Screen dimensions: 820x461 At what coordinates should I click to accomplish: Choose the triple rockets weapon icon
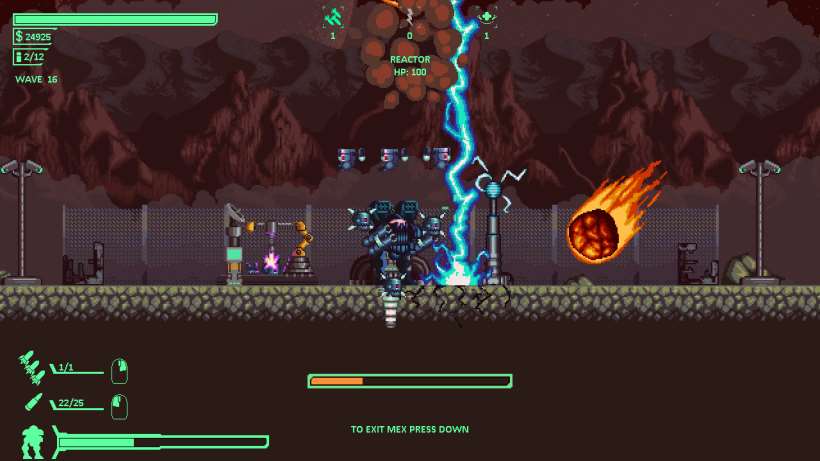pyautogui.click(x=31, y=368)
